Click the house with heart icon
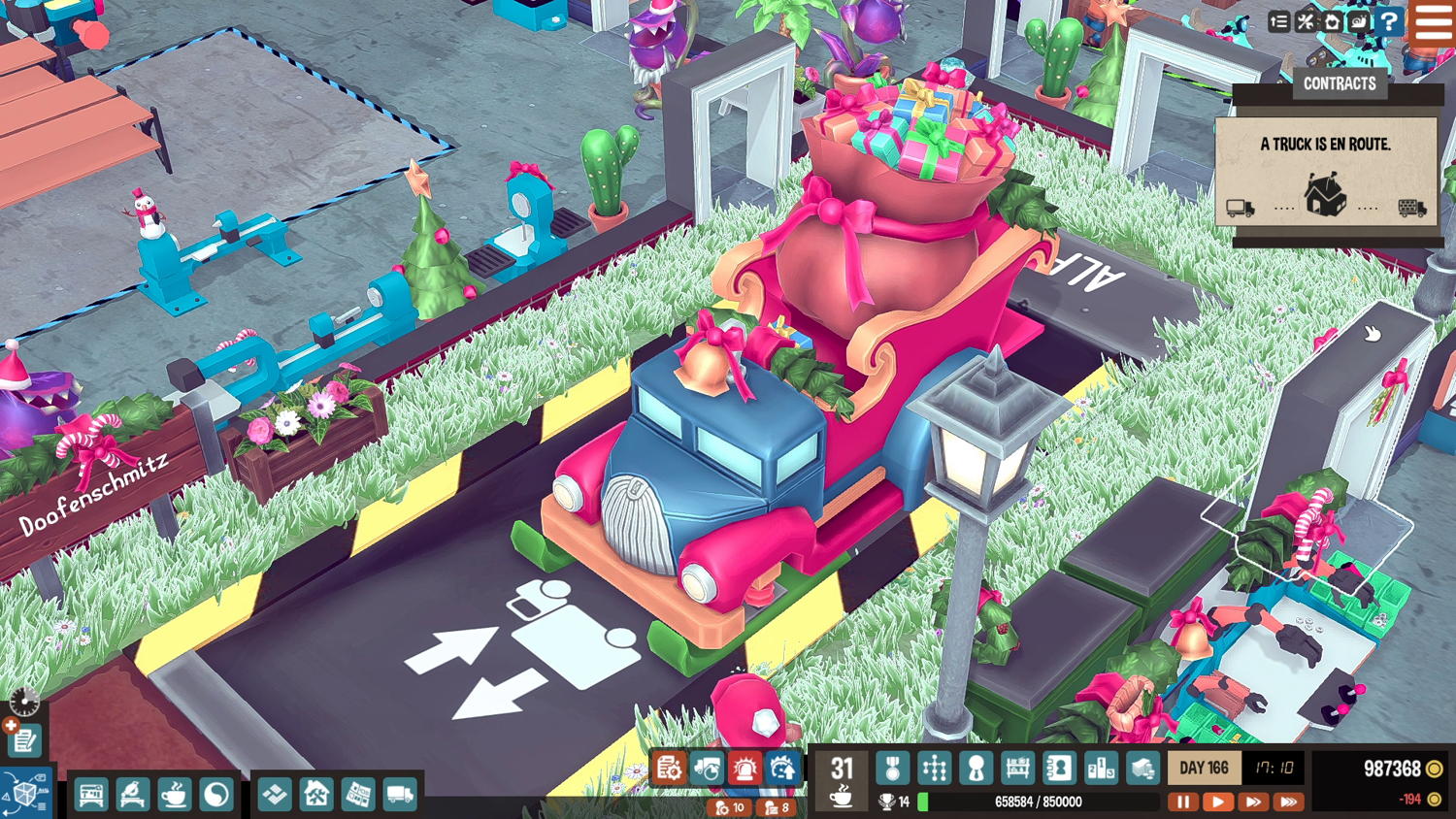This screenshot has width=1456, height=819. tap(1332, 21)
